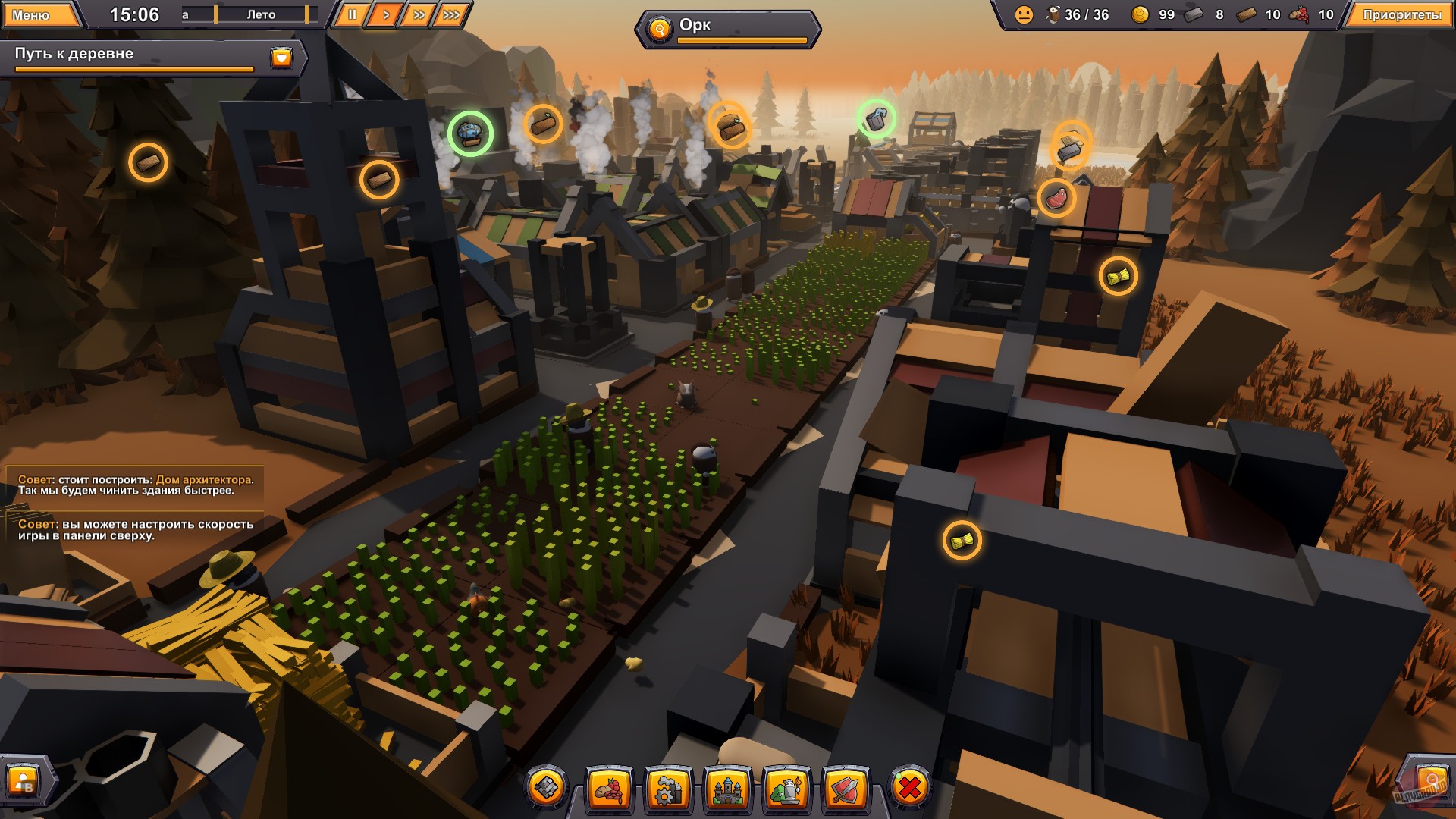
Task: Enable triple-speed game mode
Action: (x=451, y=13)
